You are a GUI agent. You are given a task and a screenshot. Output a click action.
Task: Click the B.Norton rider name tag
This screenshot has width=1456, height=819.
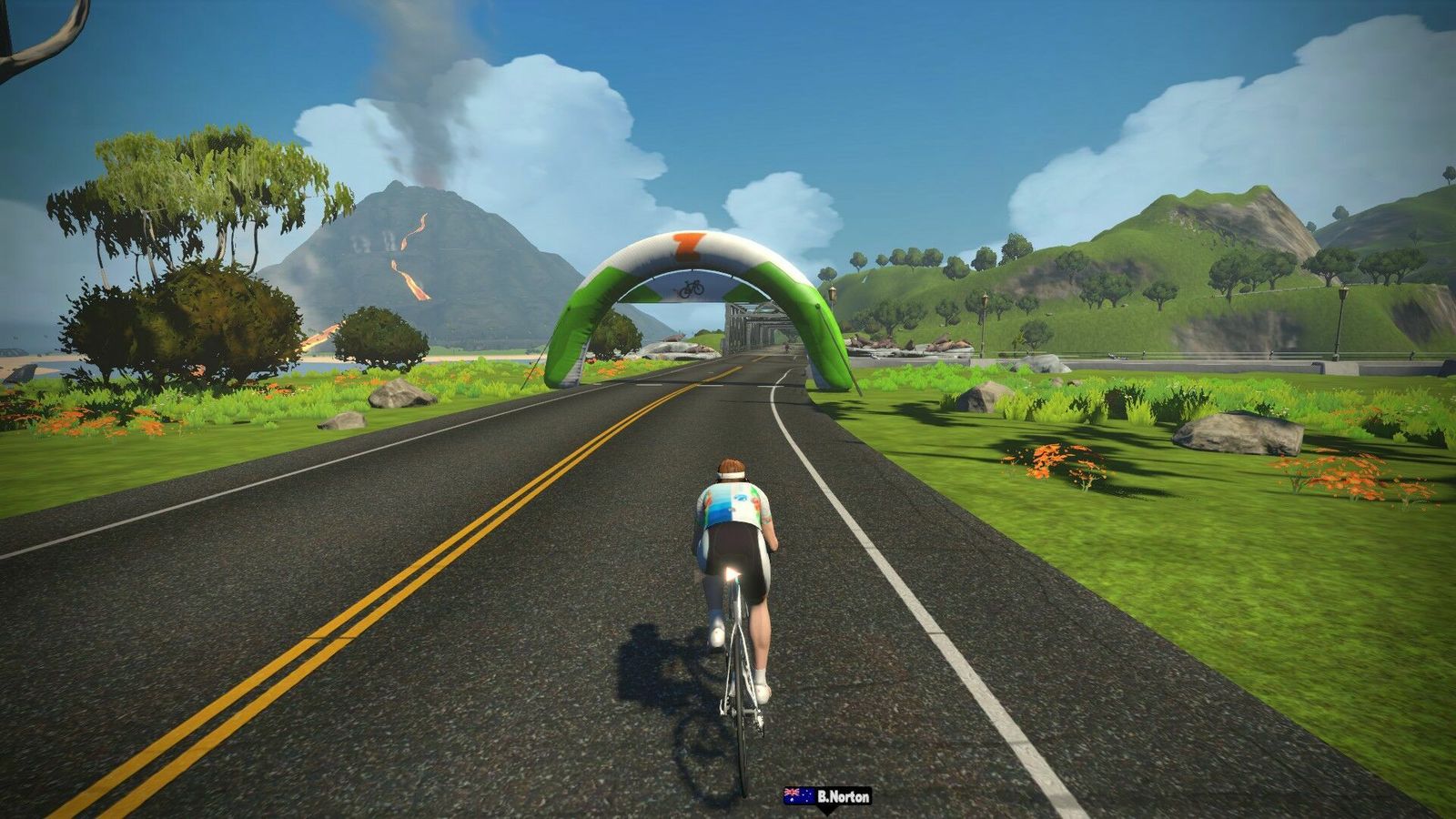[827, 796]
